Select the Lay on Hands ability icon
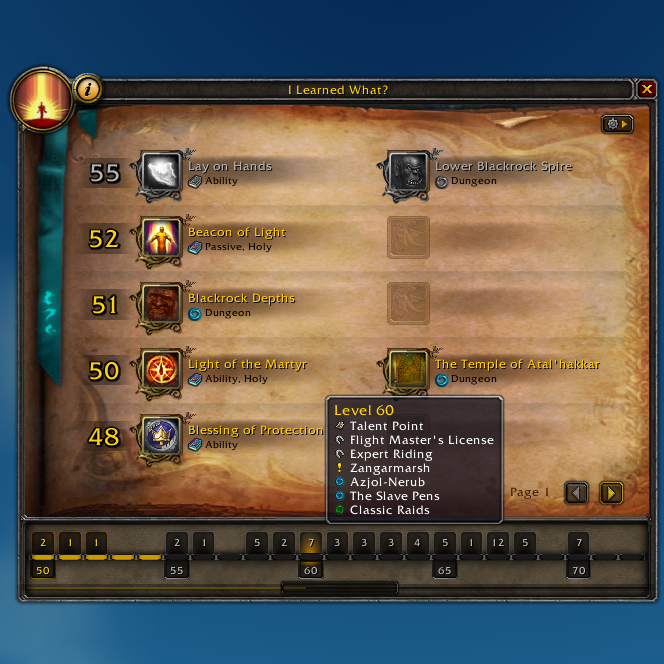Screen dimensions: 664x664 (160, 173)
